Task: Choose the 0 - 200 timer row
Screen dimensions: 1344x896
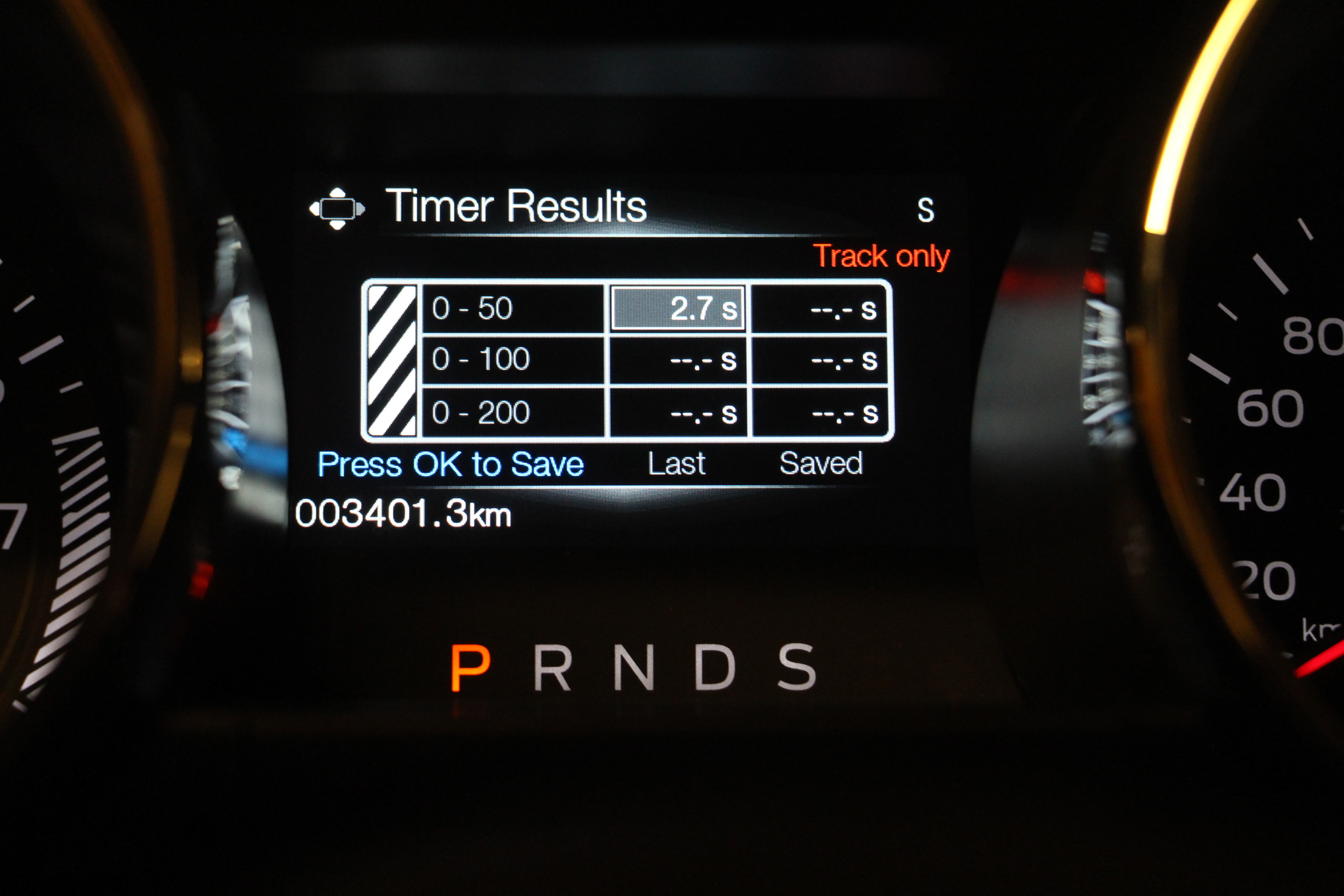Action: coord(512,413)
